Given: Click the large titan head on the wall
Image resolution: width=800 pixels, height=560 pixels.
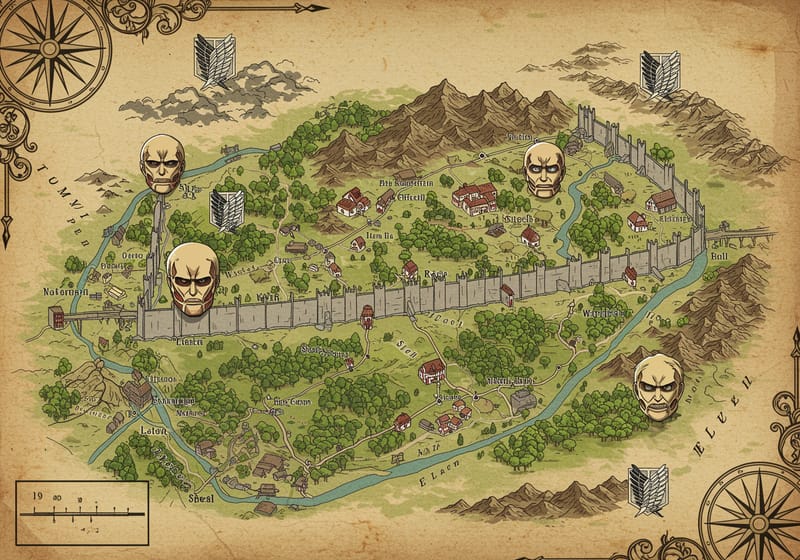Looking at the screenshot, I should click(192, 279).
